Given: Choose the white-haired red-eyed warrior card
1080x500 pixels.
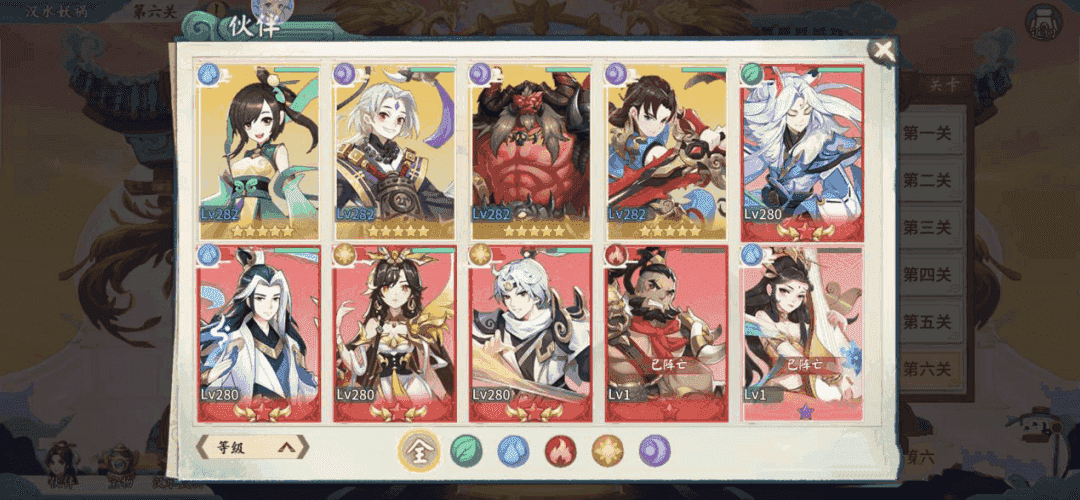Looking at the screenshot, I should pyautogui.click(x=394, y=152).
